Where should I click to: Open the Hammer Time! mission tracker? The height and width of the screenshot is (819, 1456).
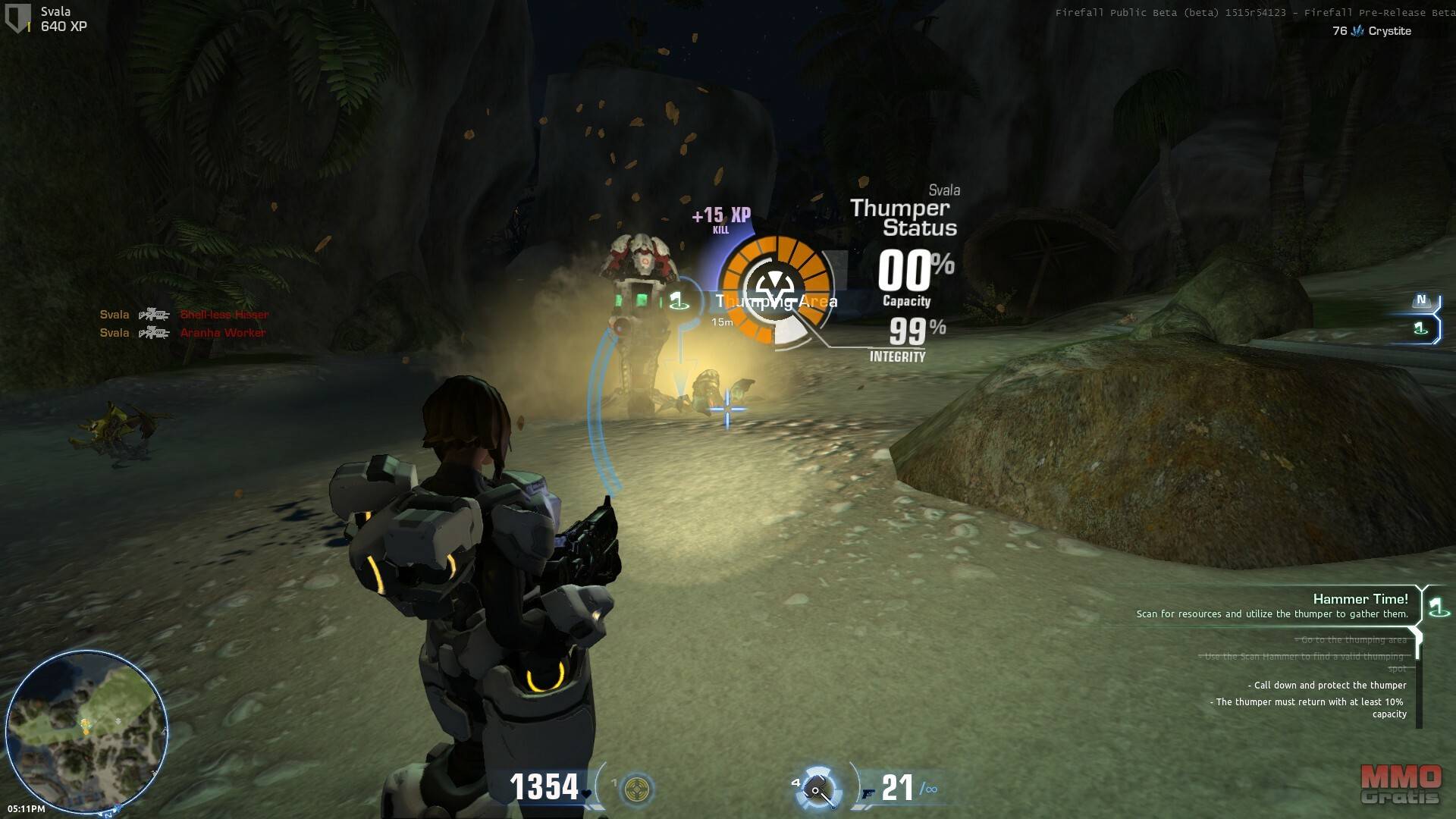[1360, 599]
